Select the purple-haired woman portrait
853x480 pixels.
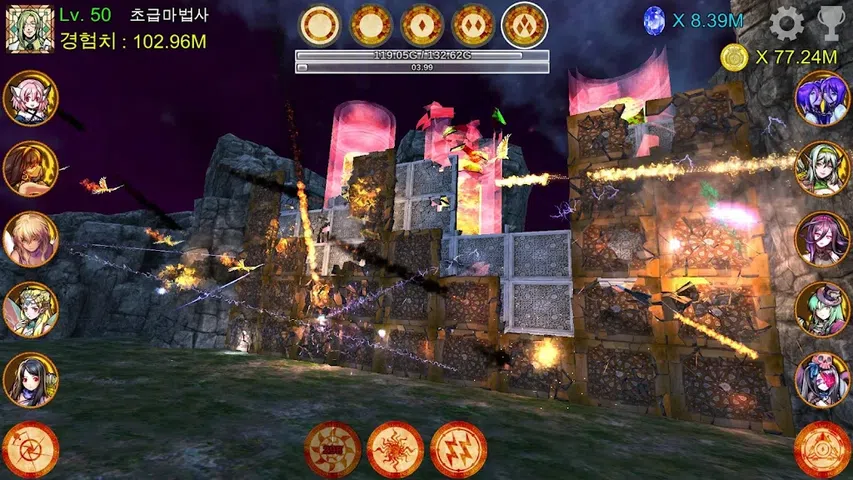(x=822, y=239)
